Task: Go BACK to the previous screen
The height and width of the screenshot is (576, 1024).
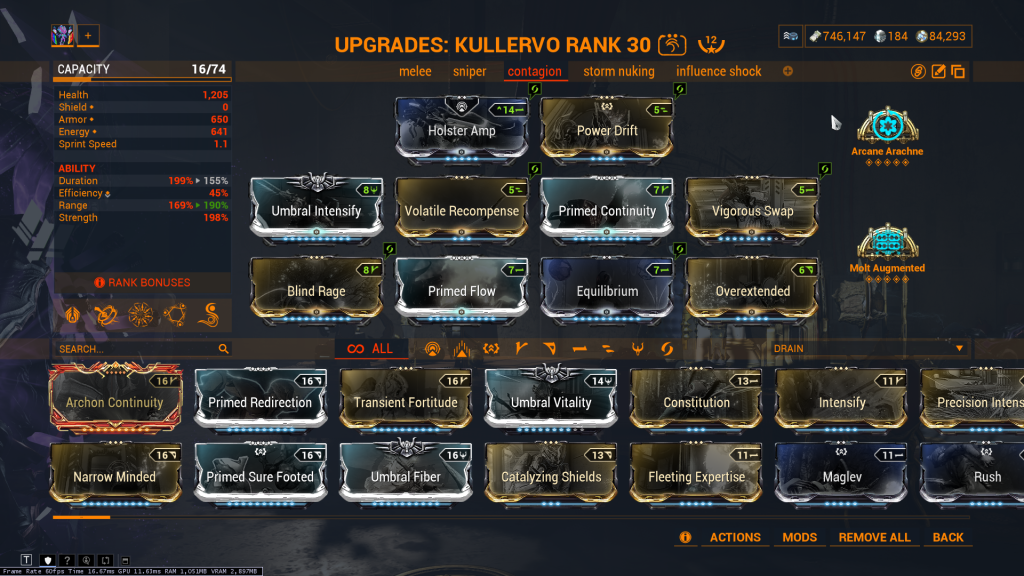Action: (948, 537)
